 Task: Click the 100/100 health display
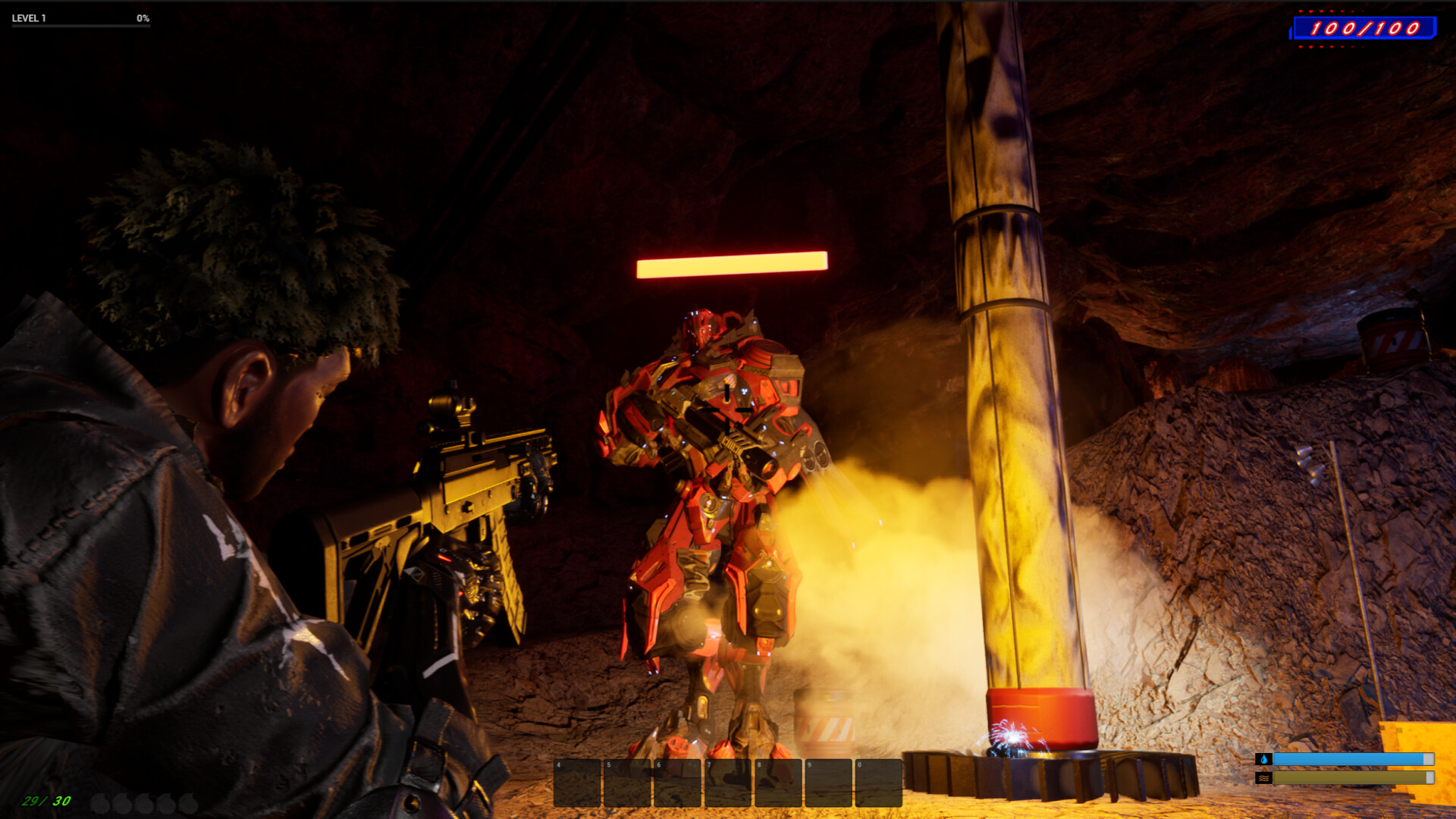(1365, 29)
